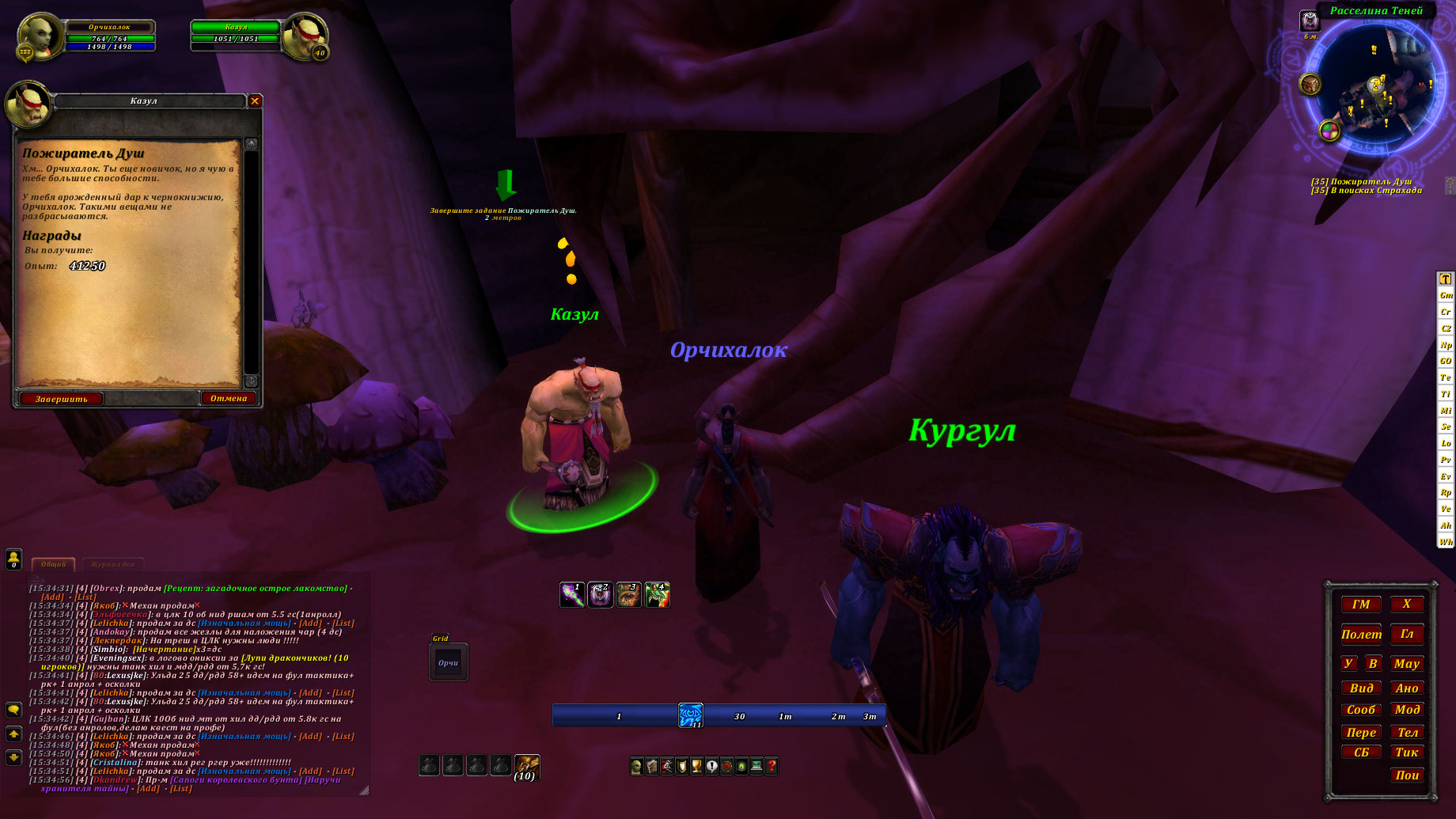Image resolution: width=1456 pixels, height=819 pixels.
Task: Close the Казул quest window
Action: (255, 100)
